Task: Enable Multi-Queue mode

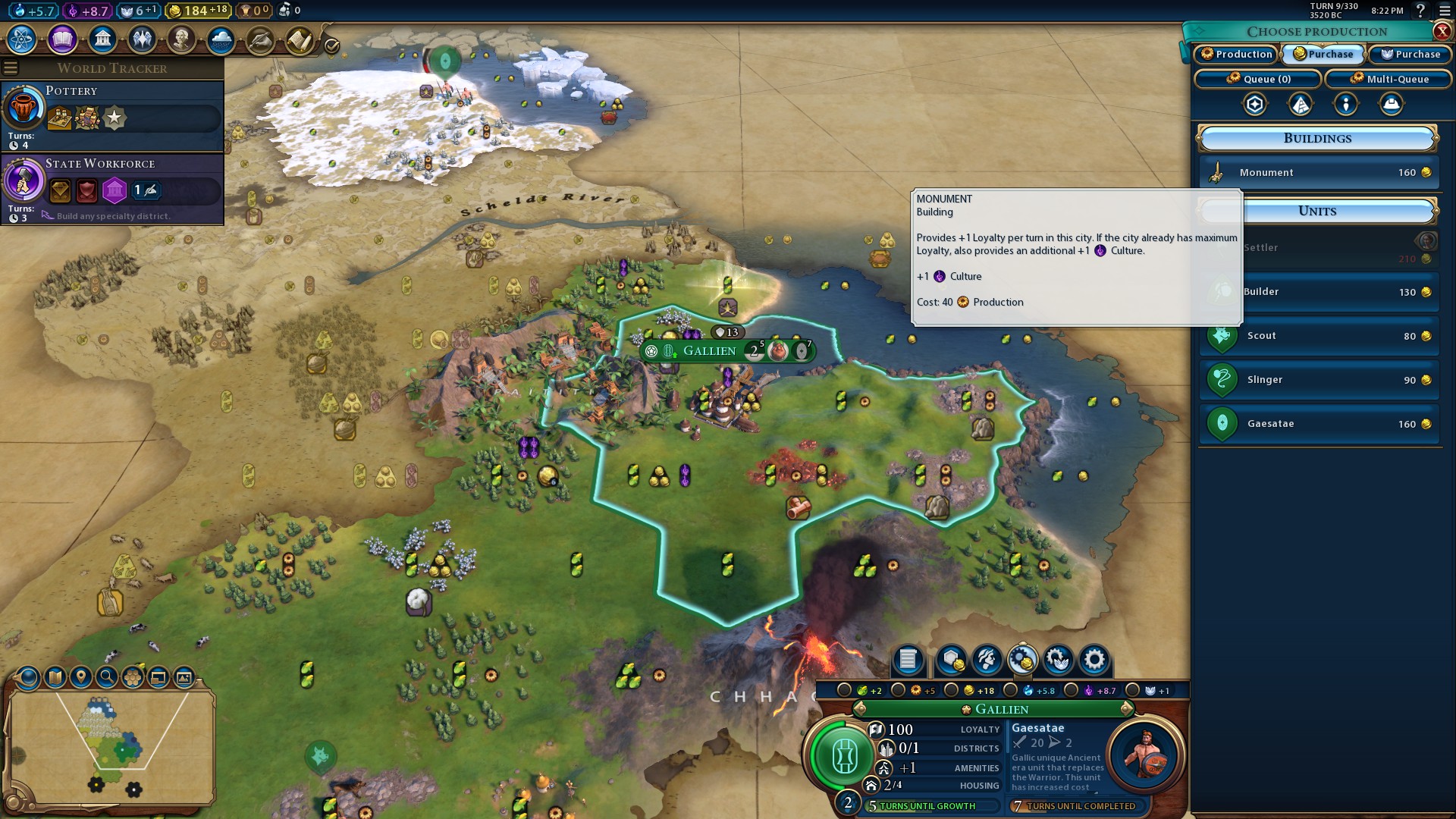Action: pyautogui.click(x=1389, y=79)
